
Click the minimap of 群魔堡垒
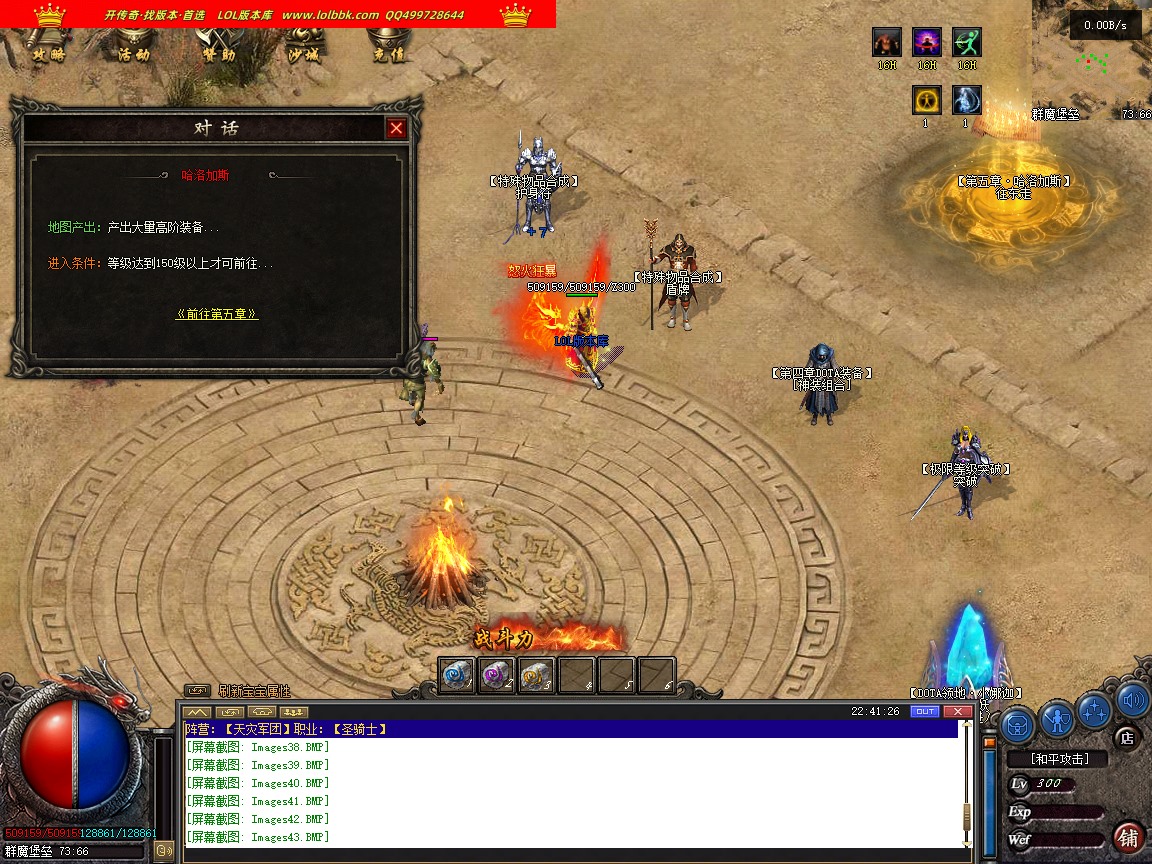coord(1092,64)
